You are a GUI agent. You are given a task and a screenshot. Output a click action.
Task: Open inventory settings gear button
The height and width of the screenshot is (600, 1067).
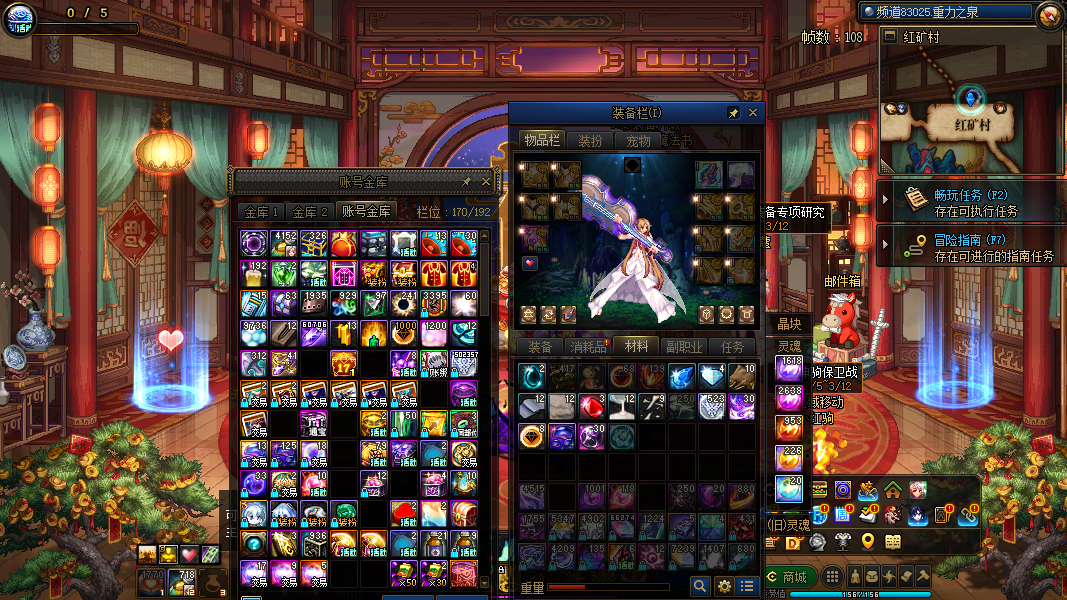click(x=724, y=586)
